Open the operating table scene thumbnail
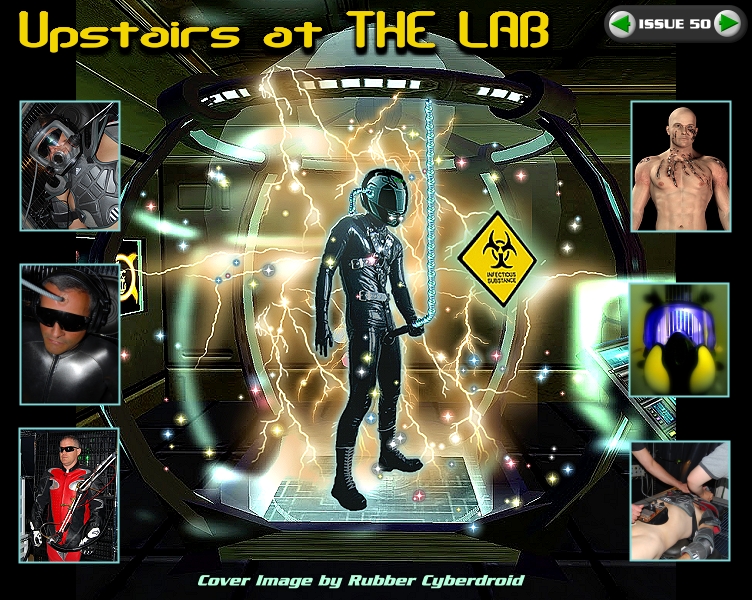Viewport: 752px width, 600px height. coord(680,500)
